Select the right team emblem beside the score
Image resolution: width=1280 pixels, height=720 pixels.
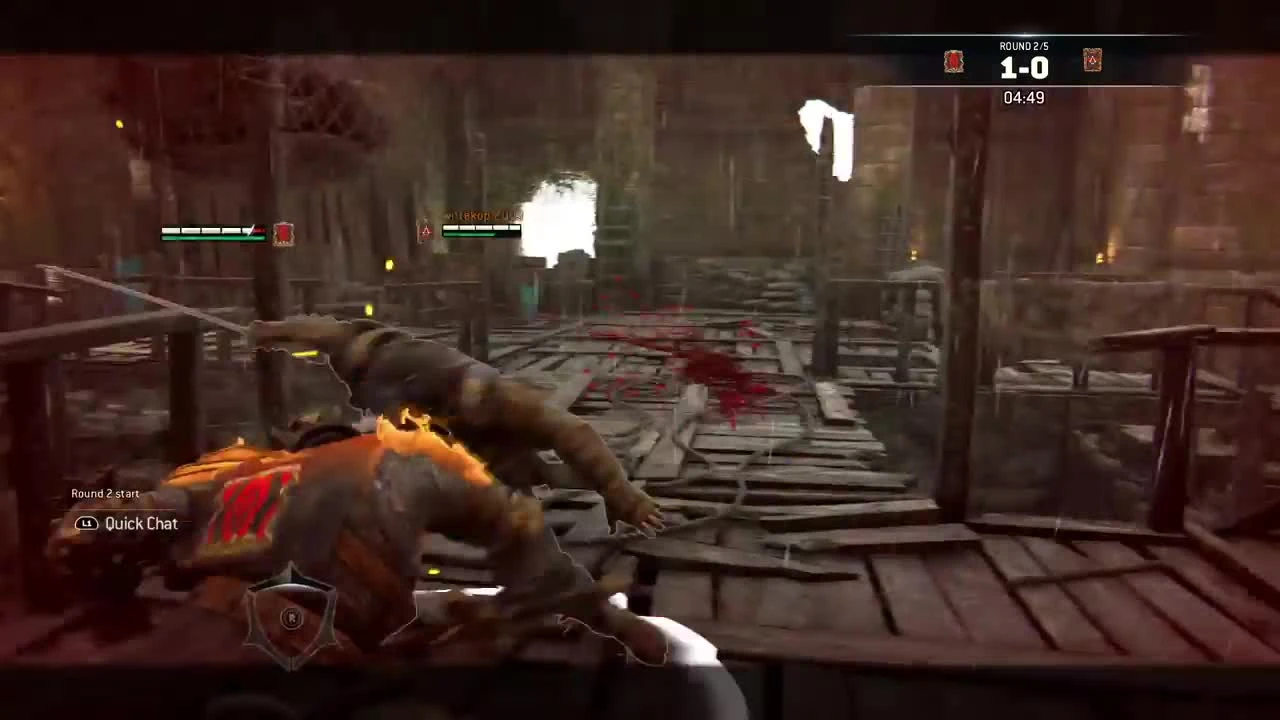[x=1091, y=61]
